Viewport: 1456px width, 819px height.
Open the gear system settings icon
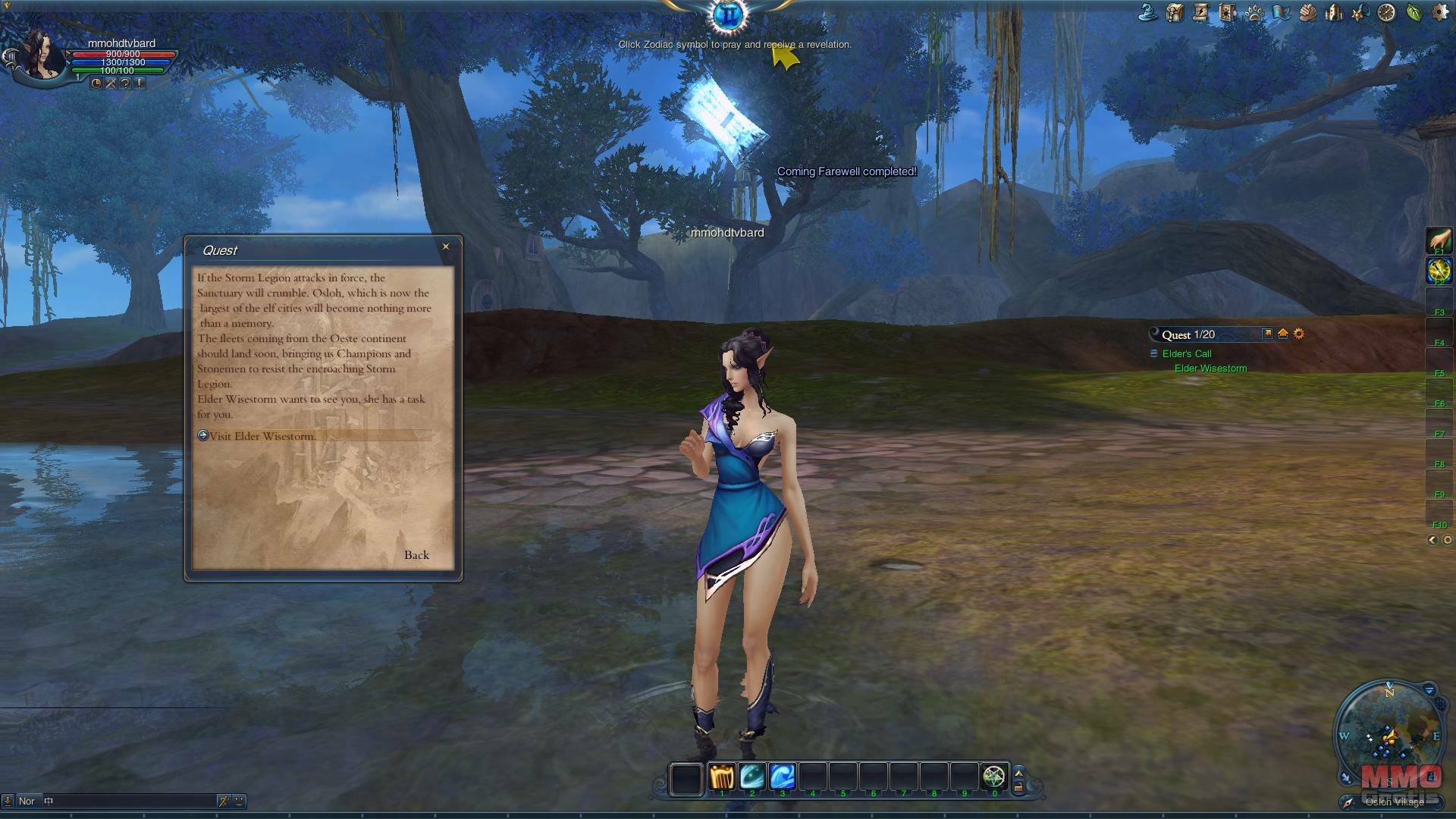(x=1440, y=12)
